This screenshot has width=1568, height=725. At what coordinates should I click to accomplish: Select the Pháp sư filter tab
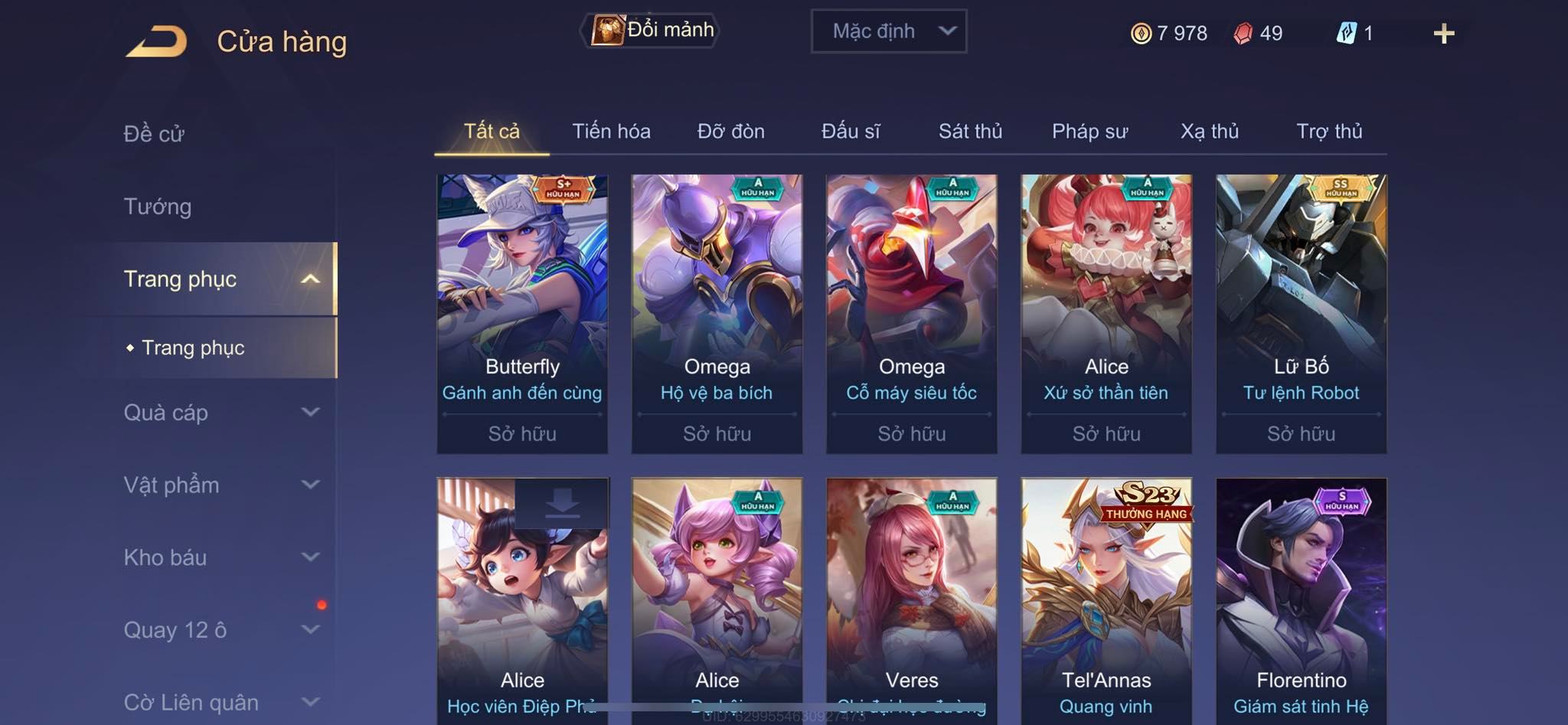tap(1089, 132)
